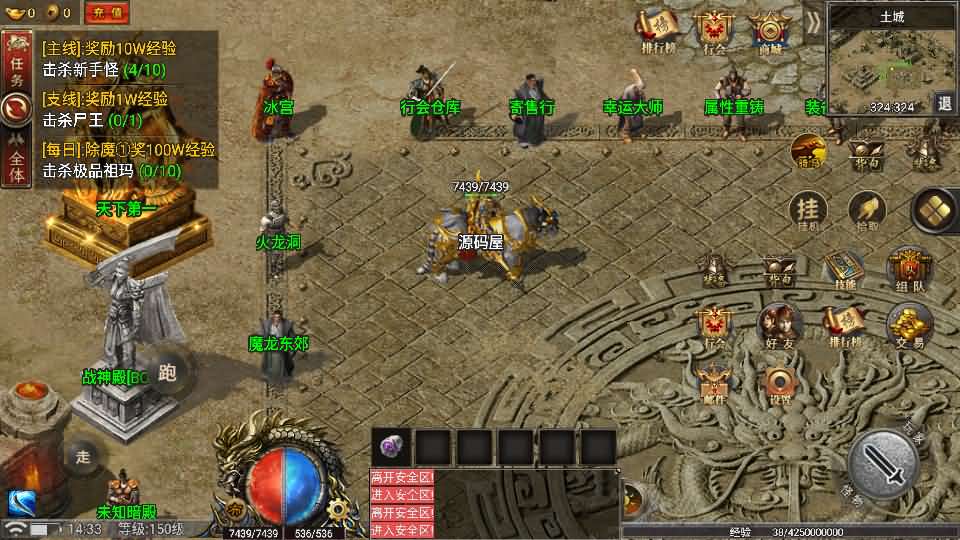Select the main quest 击杀新手怪 entry
This screenshot has width=960, height=540.
[104, 70]
